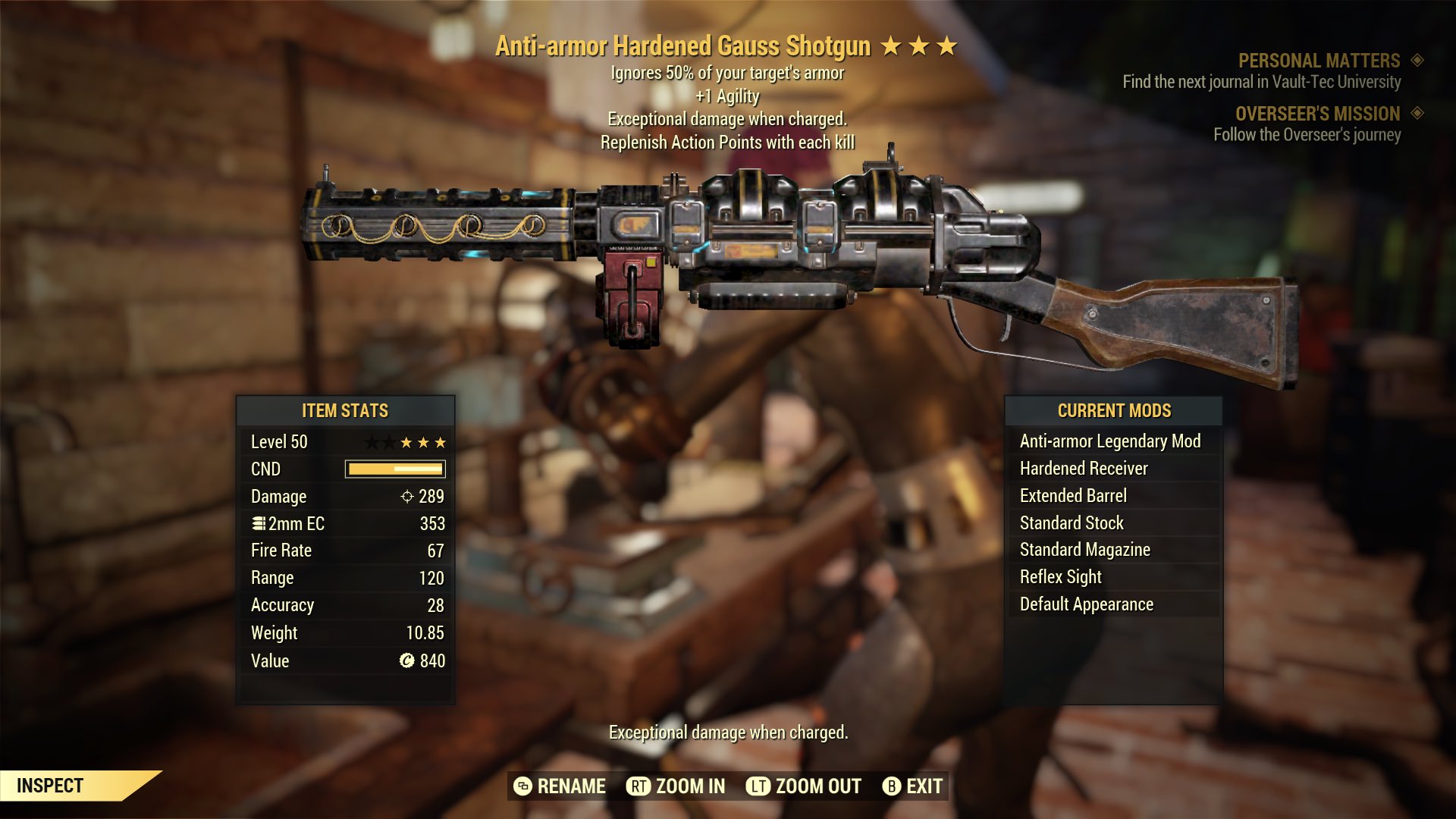The image size is (1456, 819).
Task: Click the CND condition bar
Action: (x=395, y=469)
